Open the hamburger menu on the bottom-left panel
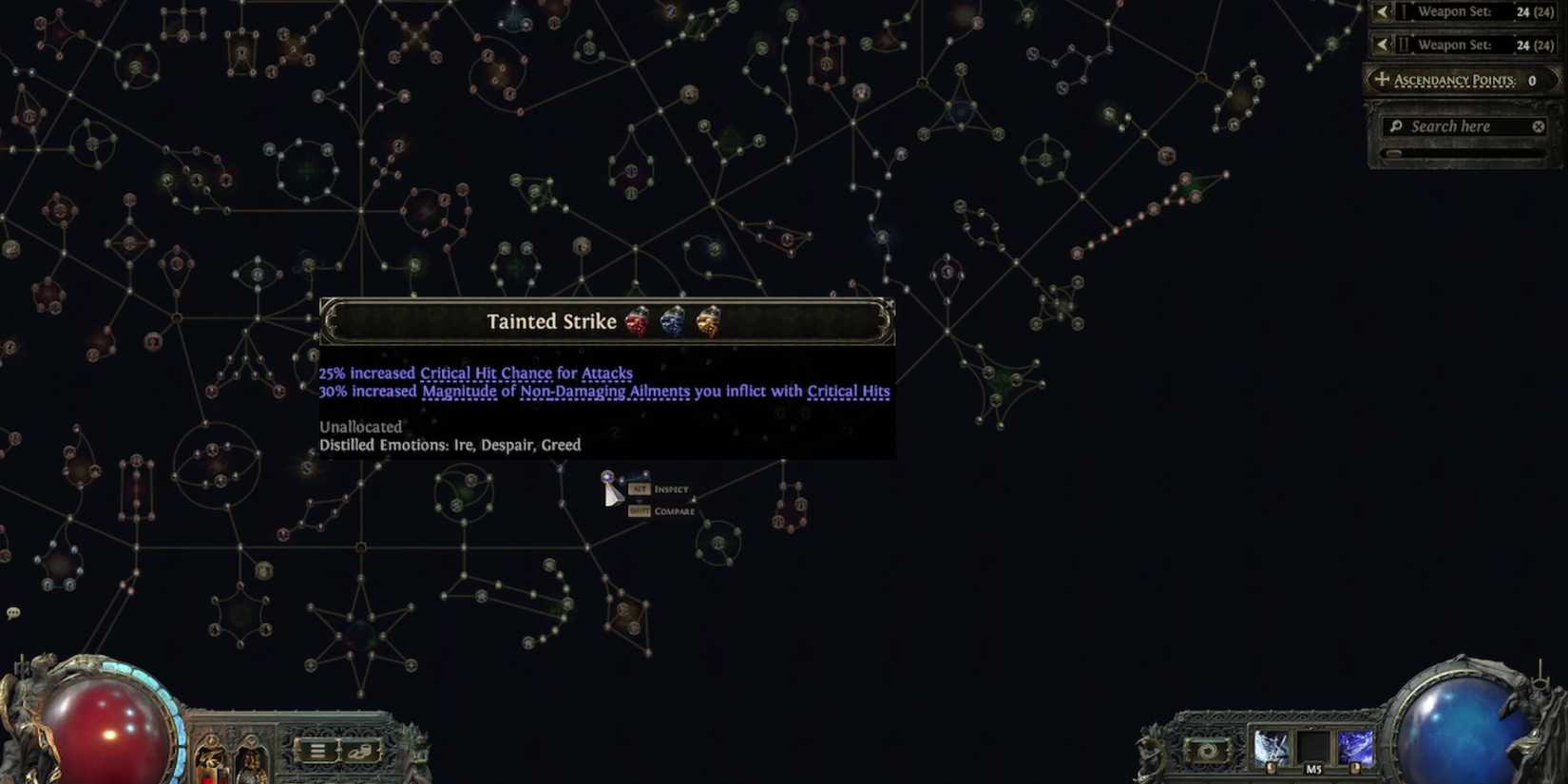 click(316, 749)
